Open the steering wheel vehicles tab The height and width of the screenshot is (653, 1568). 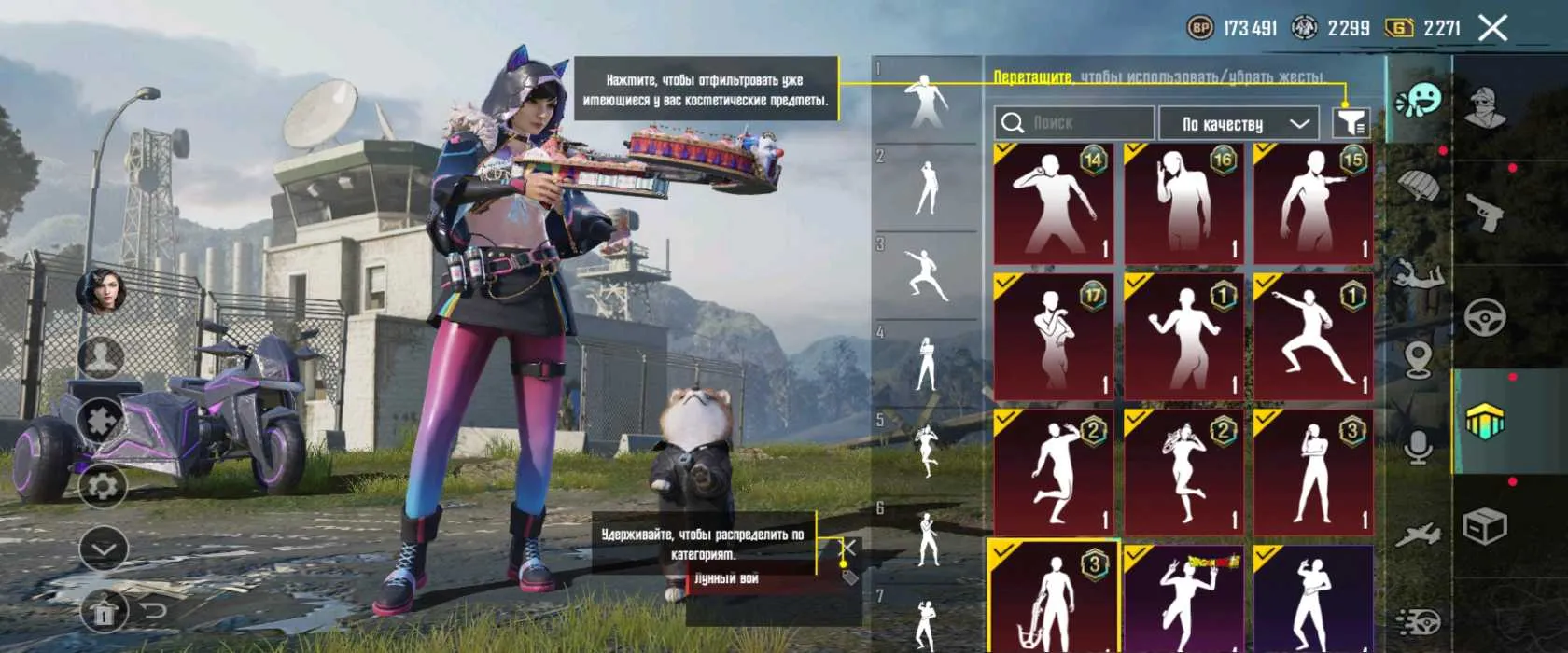(x=1484, y=318)
